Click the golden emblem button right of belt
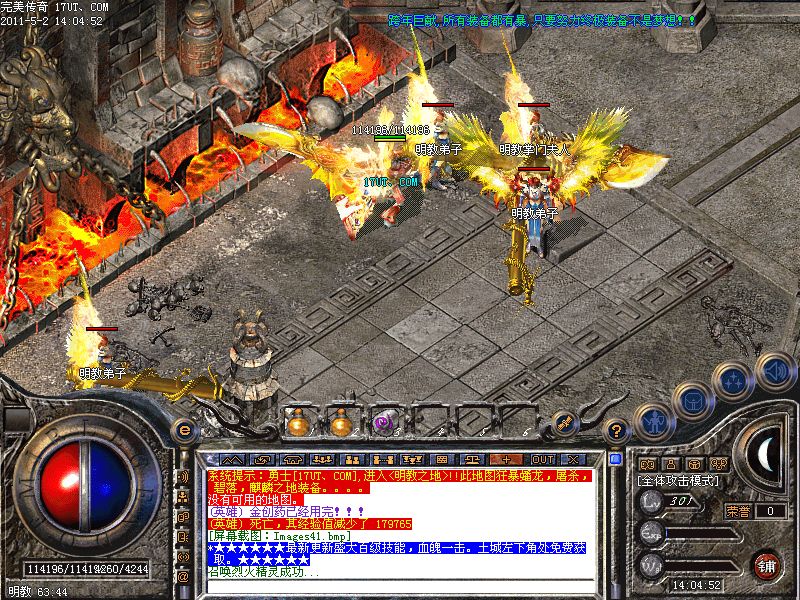 (565, 423)
